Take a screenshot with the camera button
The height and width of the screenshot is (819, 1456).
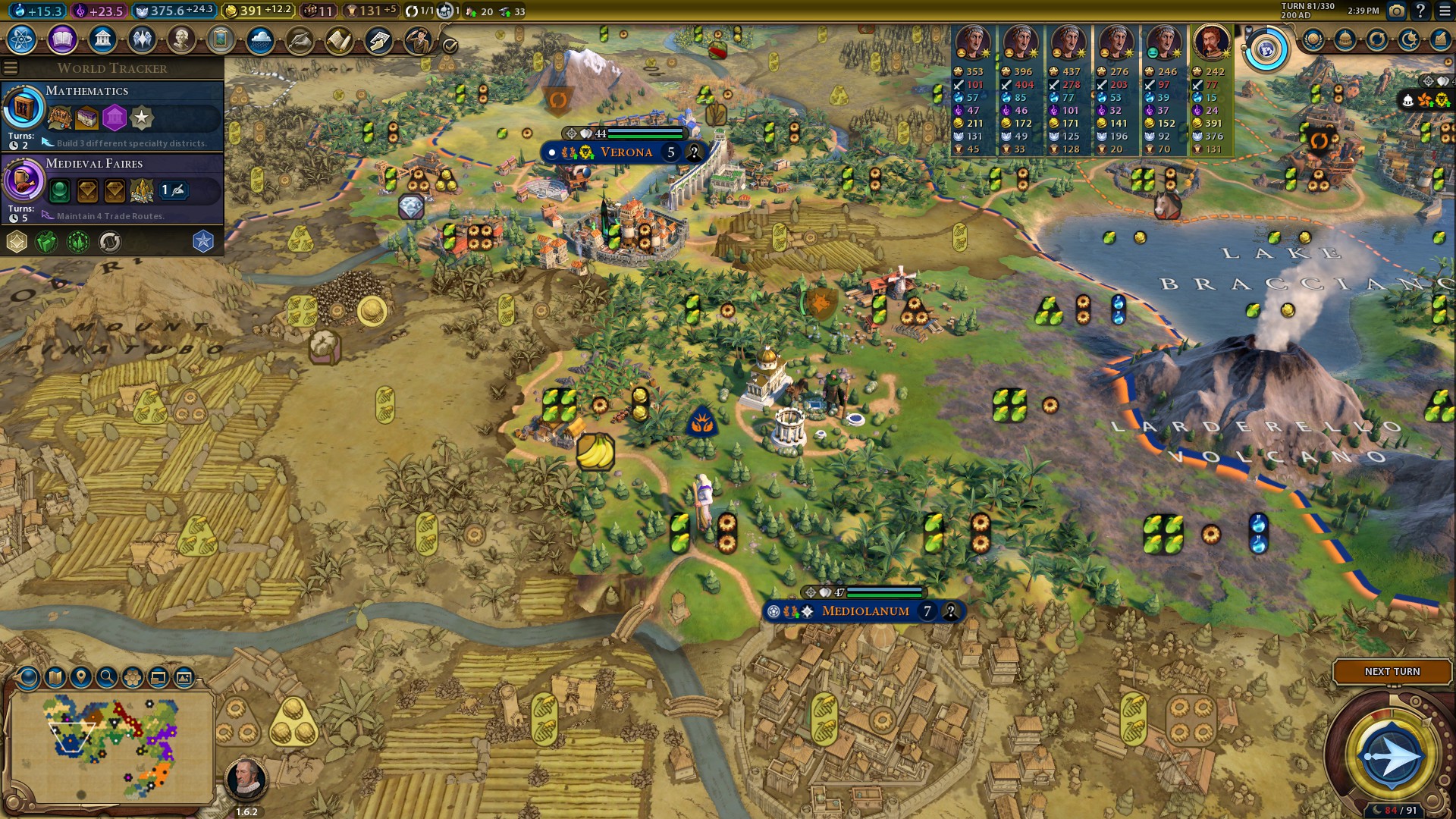click(1396, 11)
